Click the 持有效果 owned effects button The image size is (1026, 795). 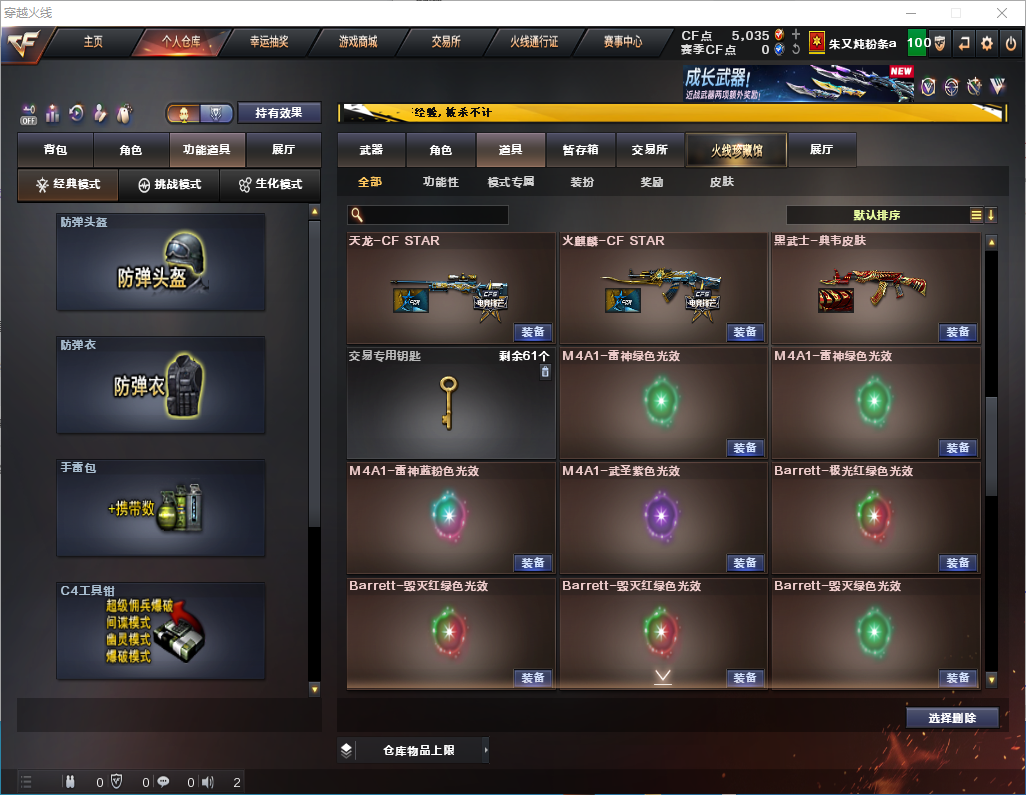coord(279,113)
